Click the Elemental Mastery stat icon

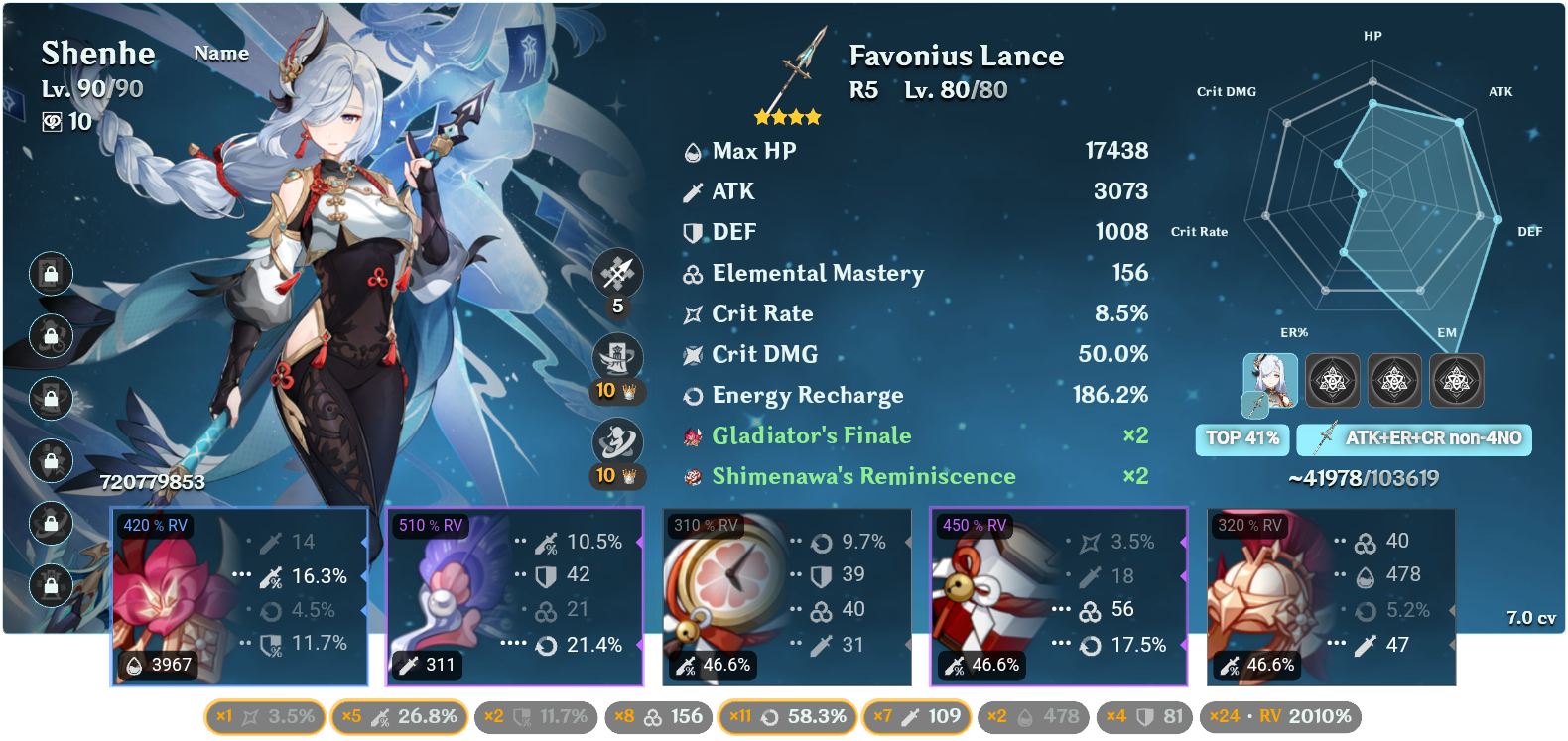(691, 273)
